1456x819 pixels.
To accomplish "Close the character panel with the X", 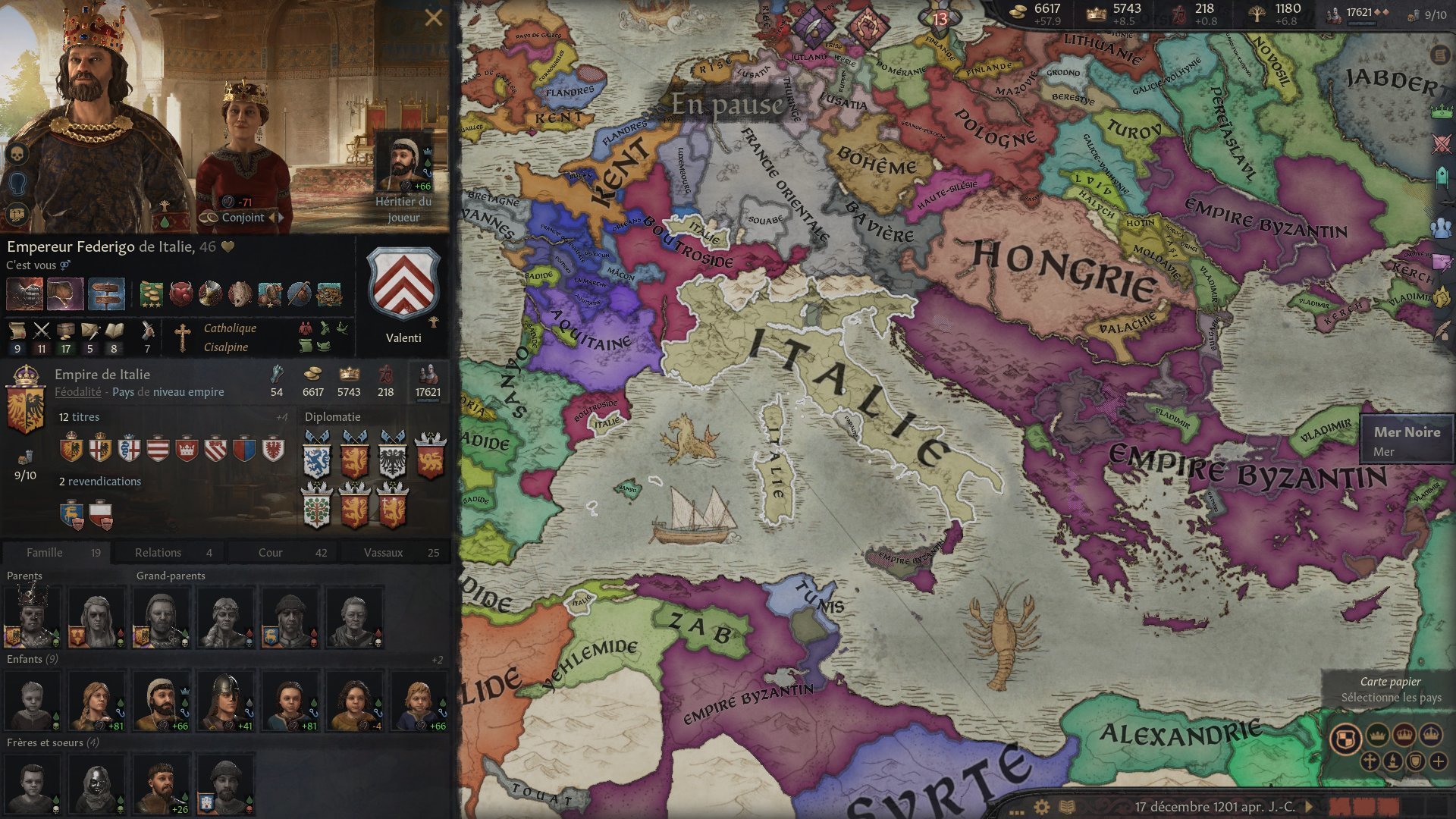I will click(x=433, y=17).
